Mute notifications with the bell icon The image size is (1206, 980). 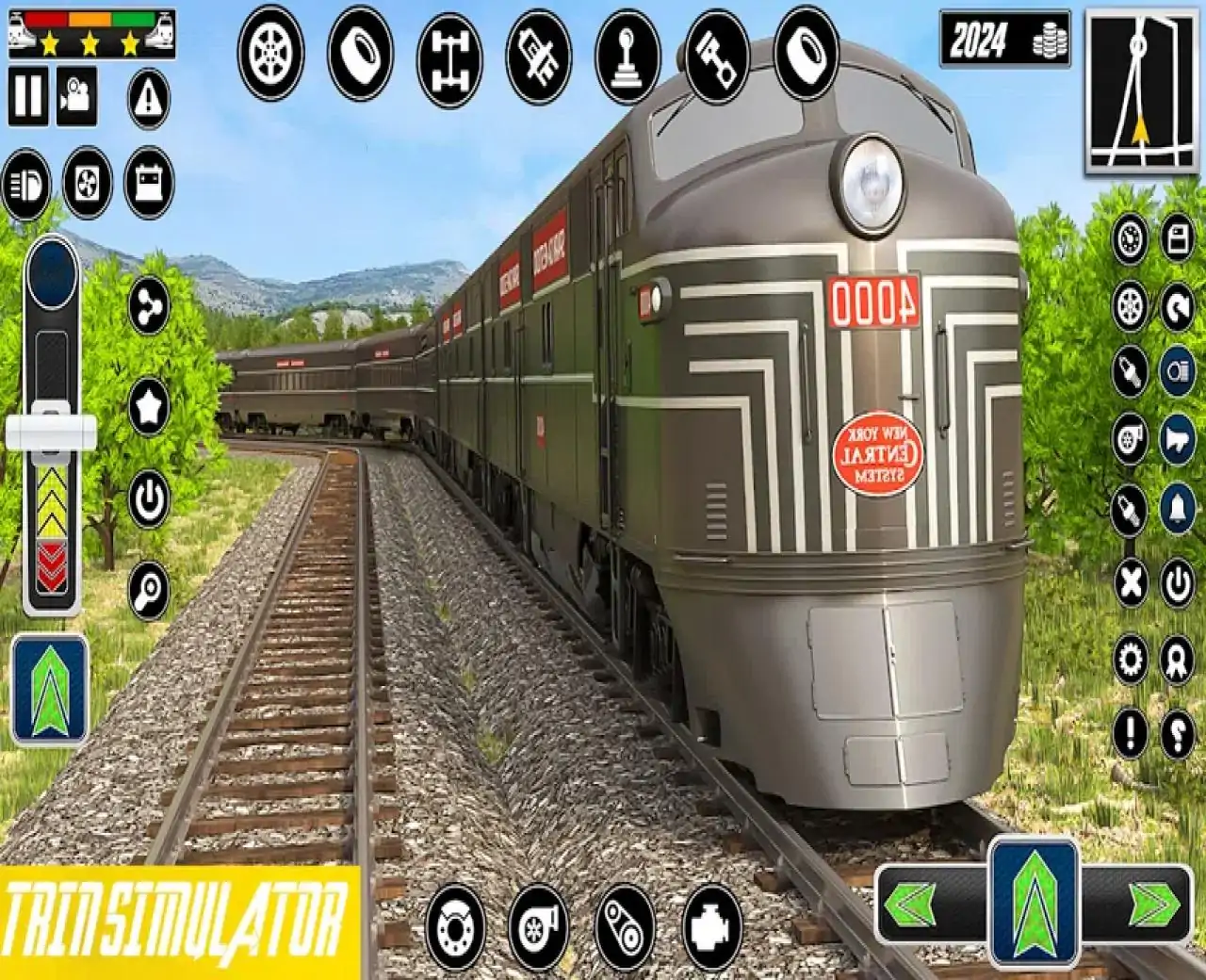pos(1178,508)
